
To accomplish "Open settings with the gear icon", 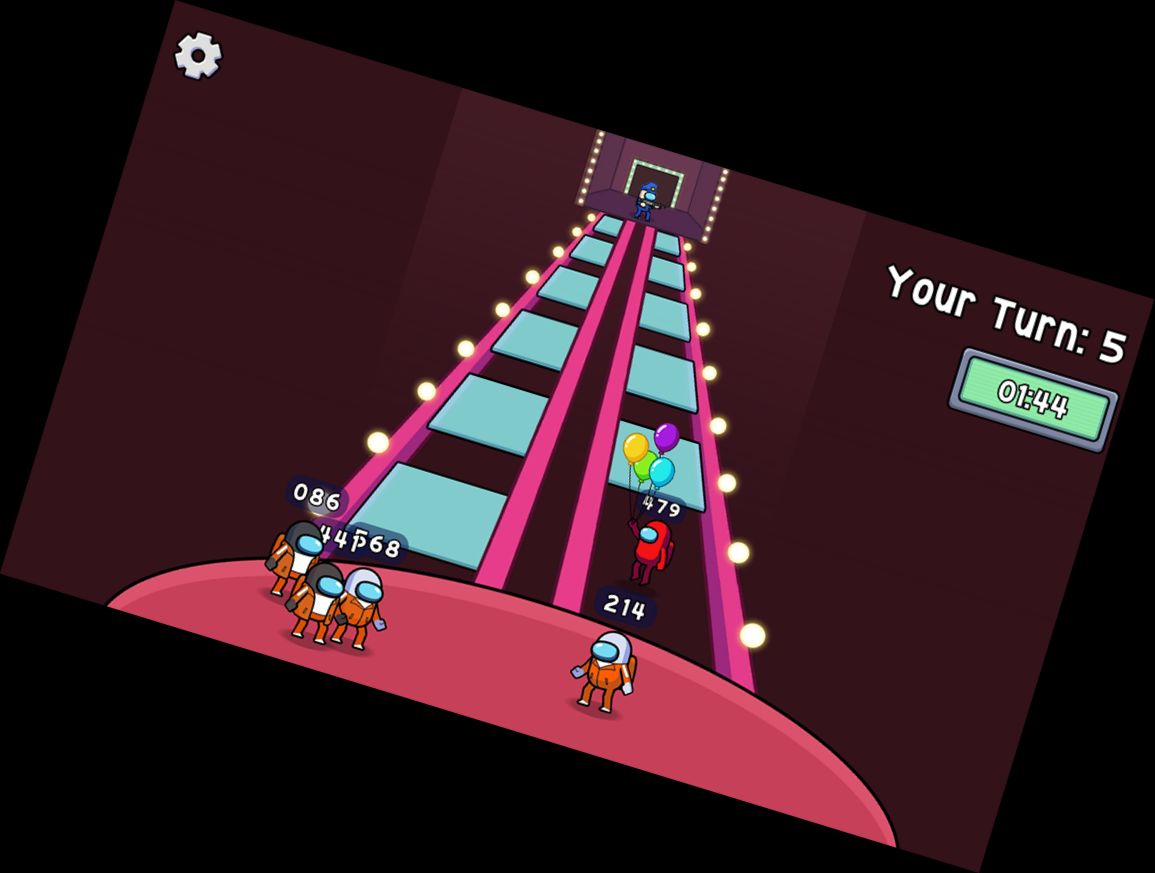I will coord(198,55).
